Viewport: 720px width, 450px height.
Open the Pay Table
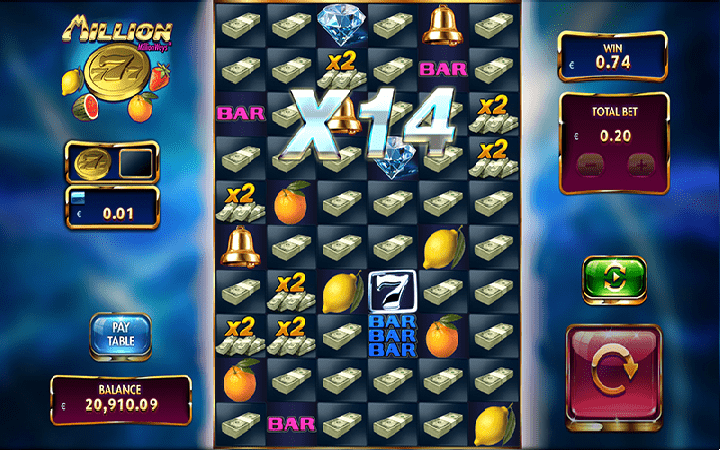[120, 335]
